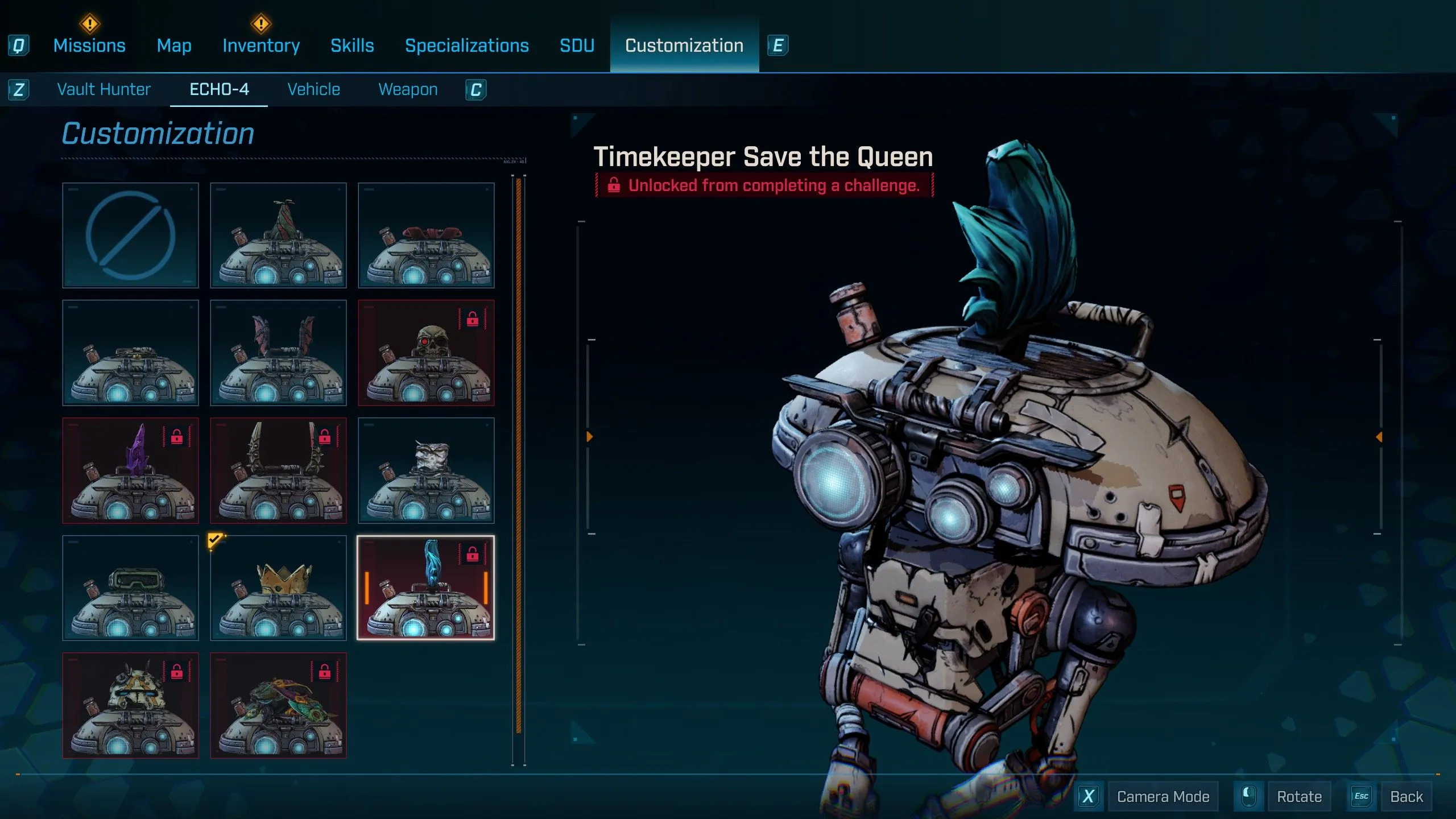Go to the Skills tab
Viewport: 1456px width, 819px height.
pos(352,45)
